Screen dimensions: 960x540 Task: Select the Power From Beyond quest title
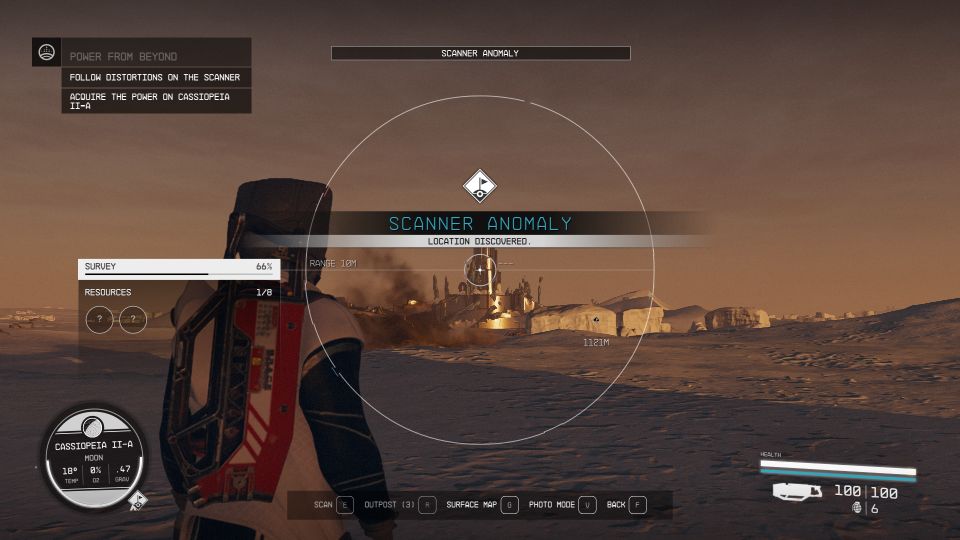tap(124, 57)
